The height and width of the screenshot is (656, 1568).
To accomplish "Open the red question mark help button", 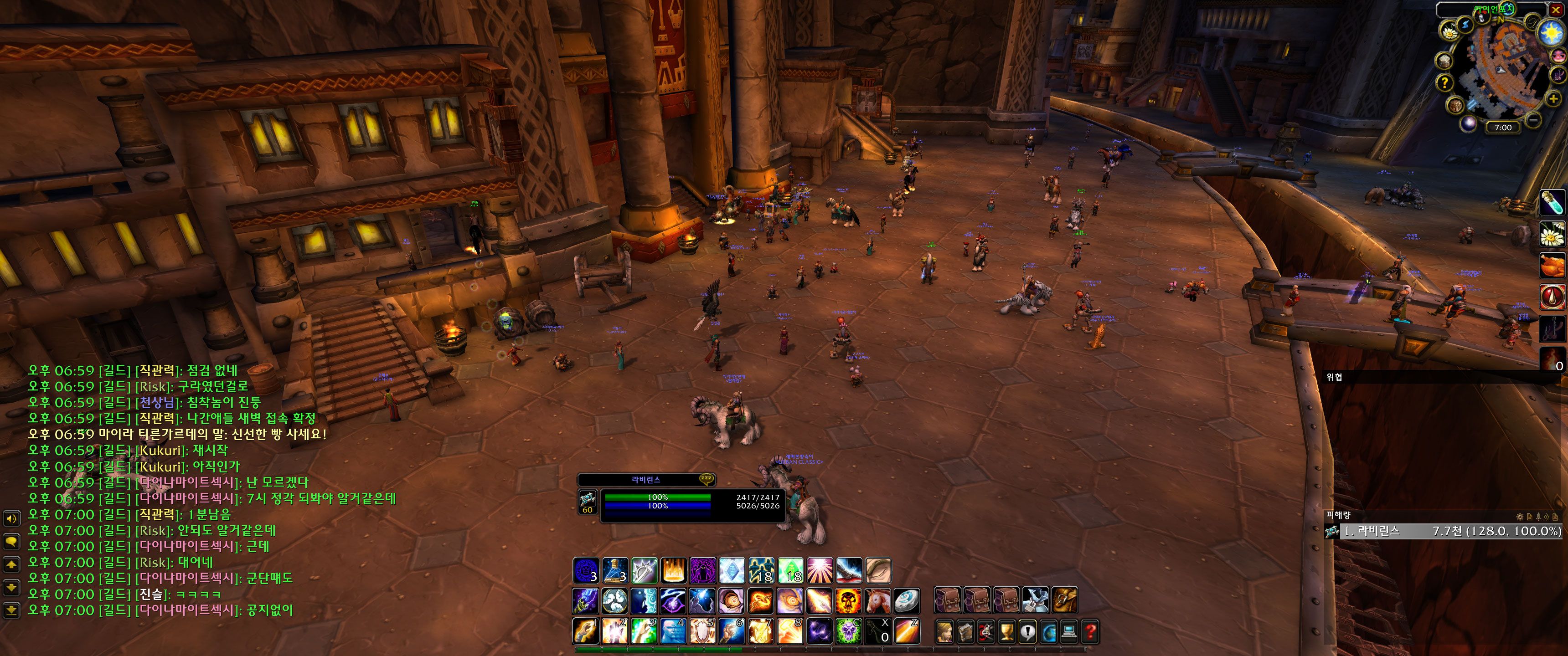I will tap(1089, 632).
